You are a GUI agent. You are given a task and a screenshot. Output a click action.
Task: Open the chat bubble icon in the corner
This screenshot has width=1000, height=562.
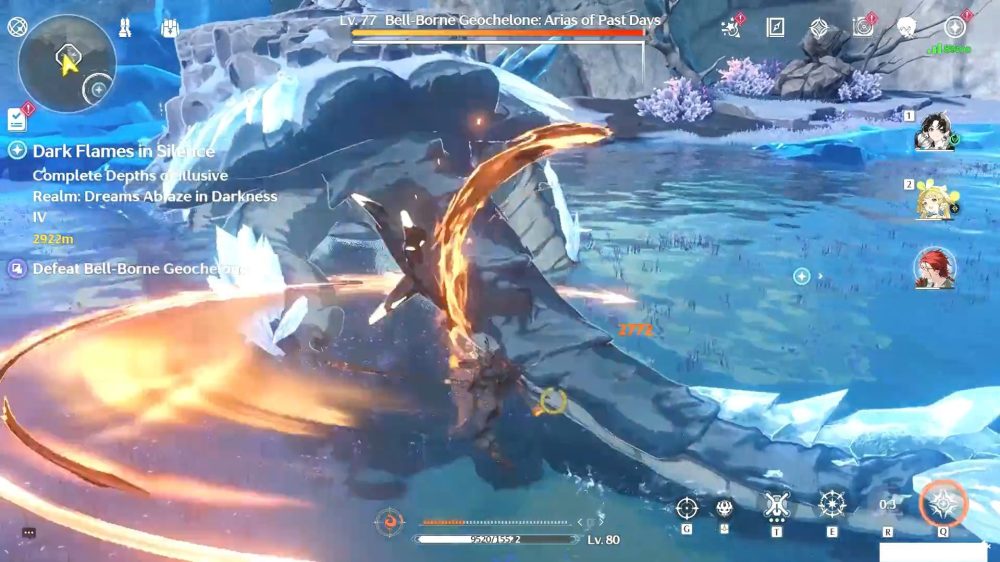pos(28,533)
